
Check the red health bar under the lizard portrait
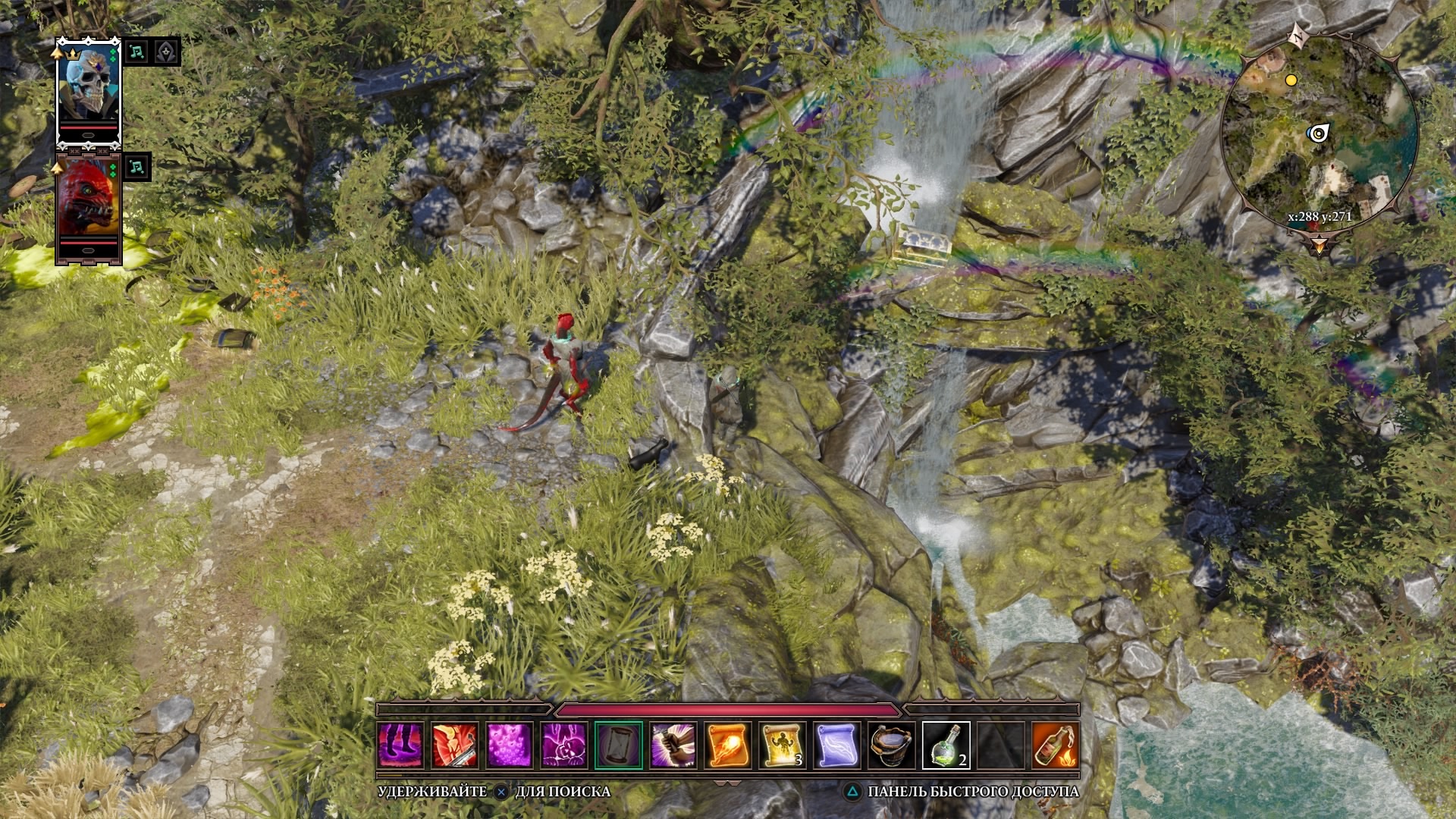pyautogui.click(x=88, y=241)
